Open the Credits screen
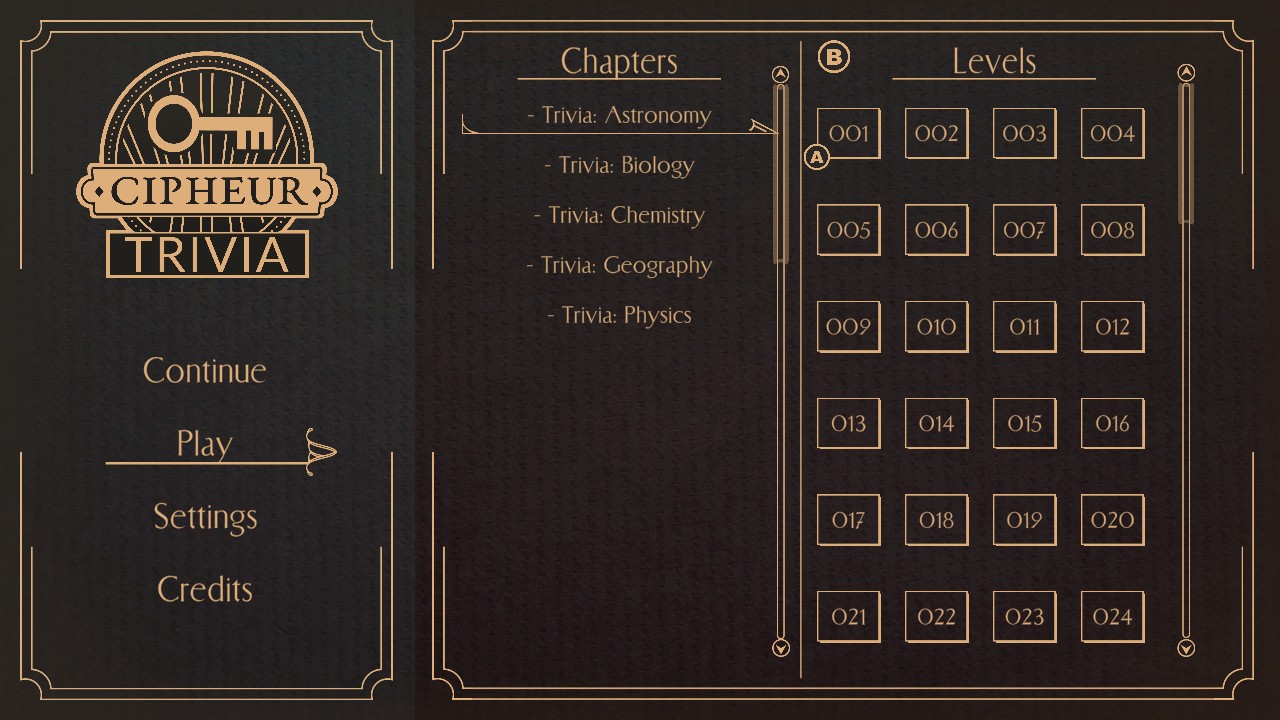Viewport: 1280px width, 720px height. pos(204,589)
